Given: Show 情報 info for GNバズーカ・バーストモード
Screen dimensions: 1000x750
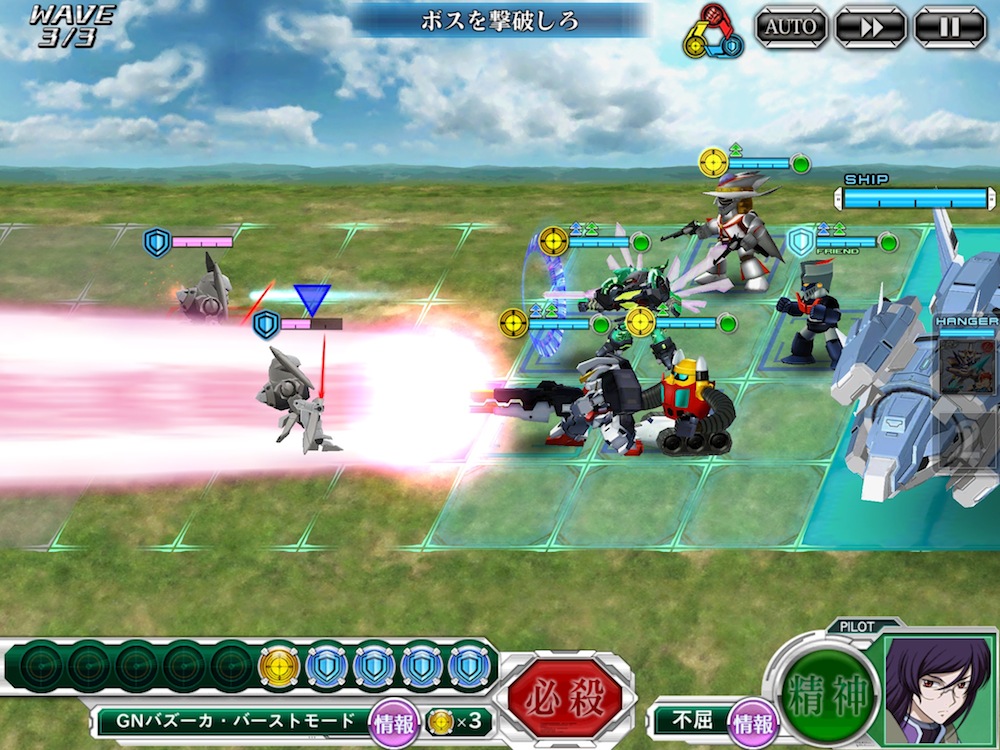Looking at the screenshot, I should [391, 721].
